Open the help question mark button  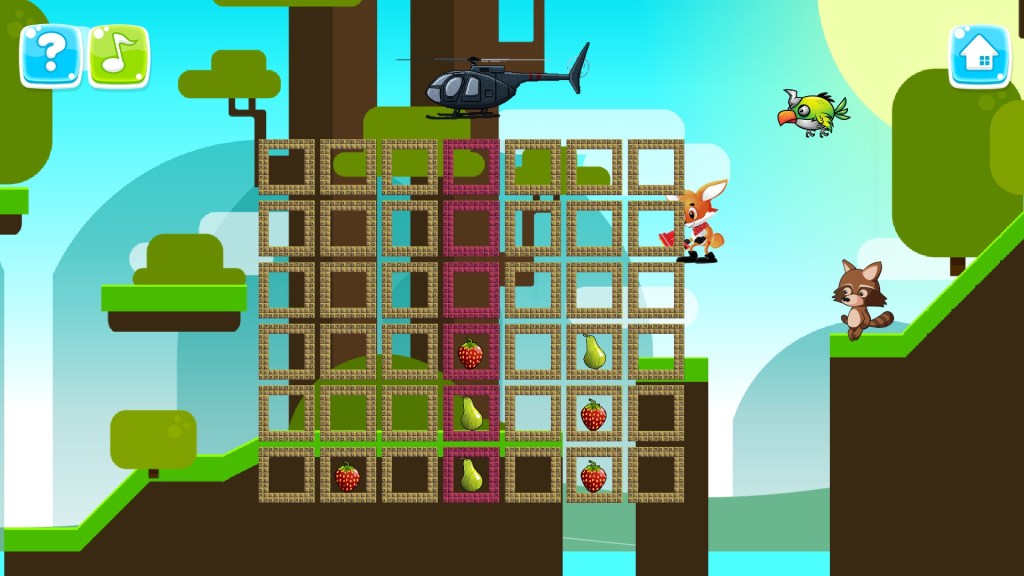pos(50,55)
